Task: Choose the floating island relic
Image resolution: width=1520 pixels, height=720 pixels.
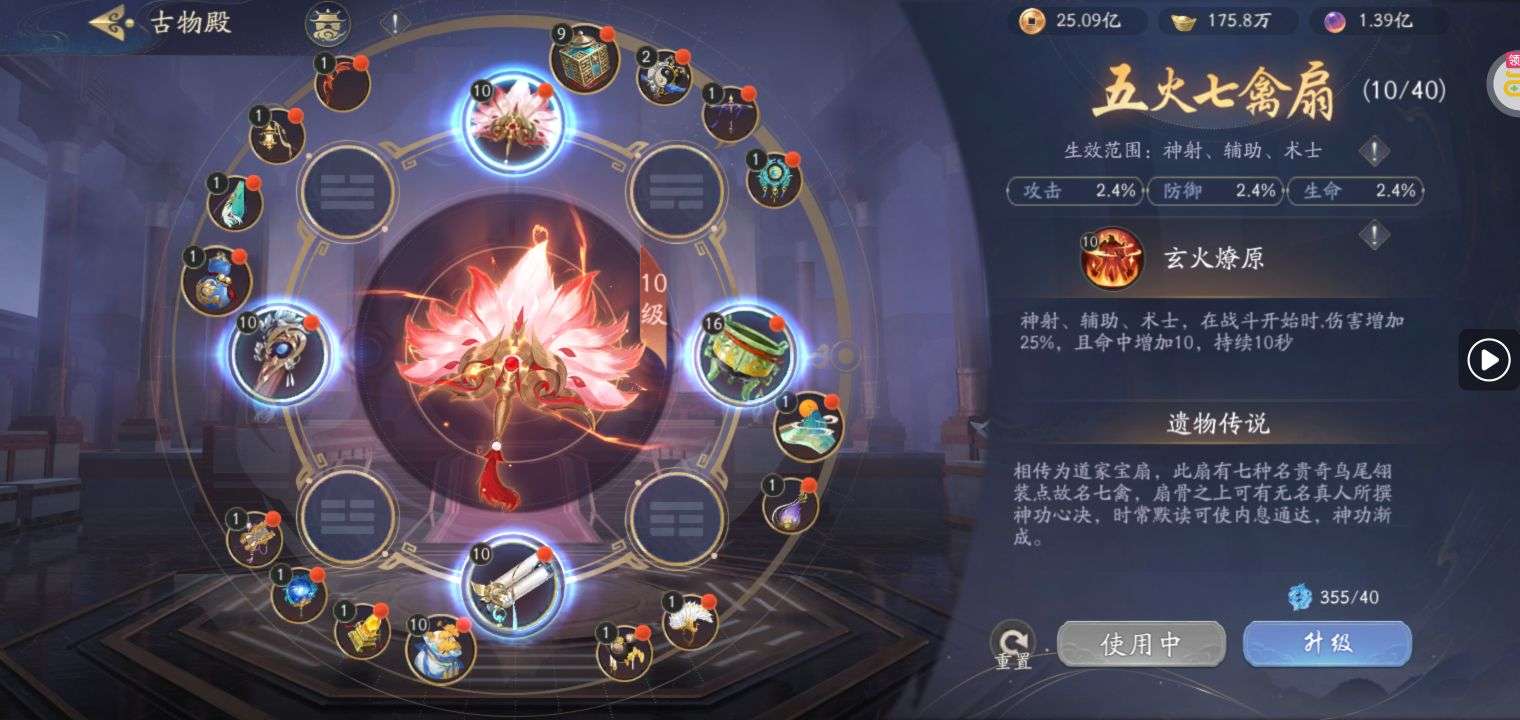Action: (x=808, y=427)
